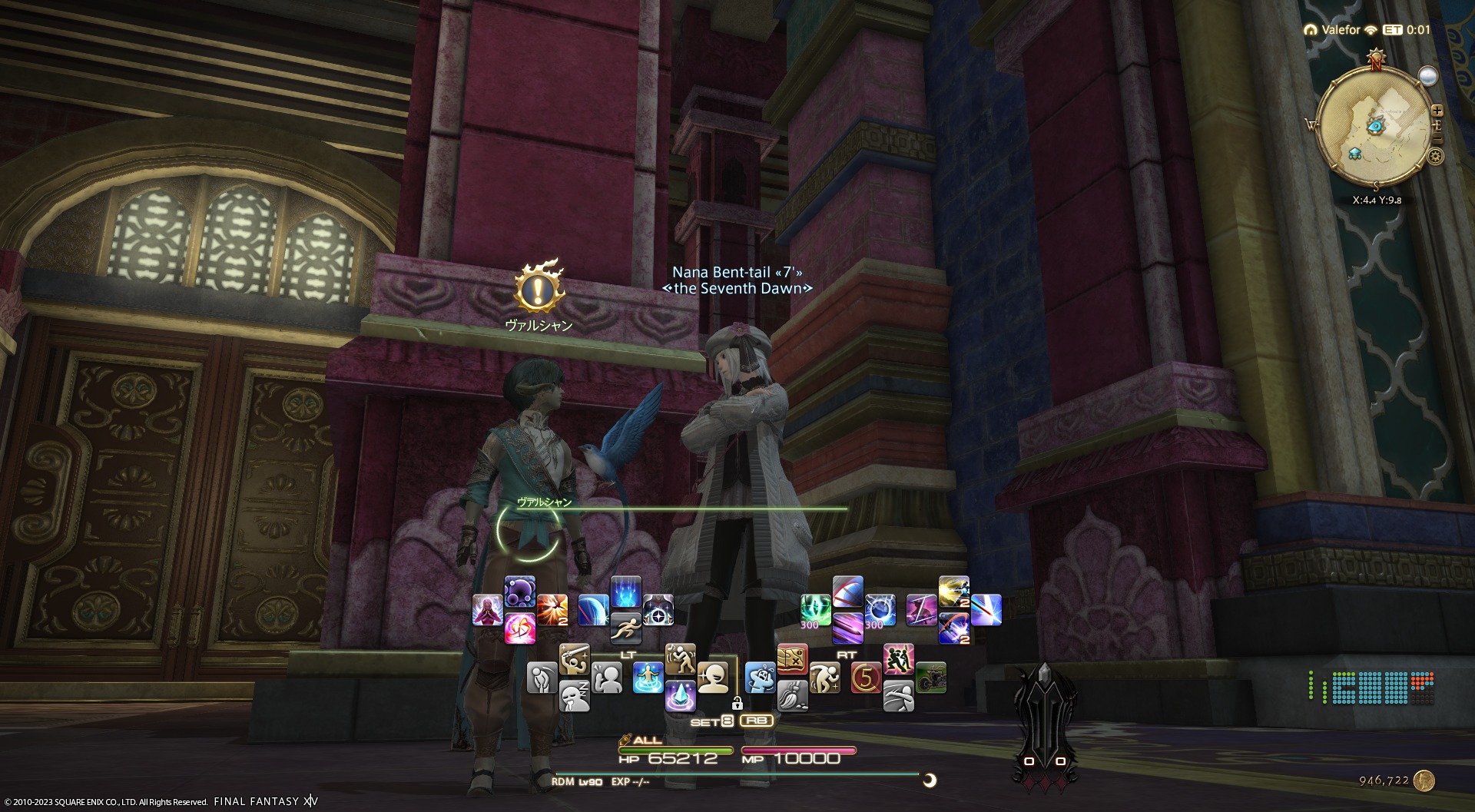Trigger the sleeping doze emote
The height and width of the screenshot is (812, 1475).
(x=574, y=695)
